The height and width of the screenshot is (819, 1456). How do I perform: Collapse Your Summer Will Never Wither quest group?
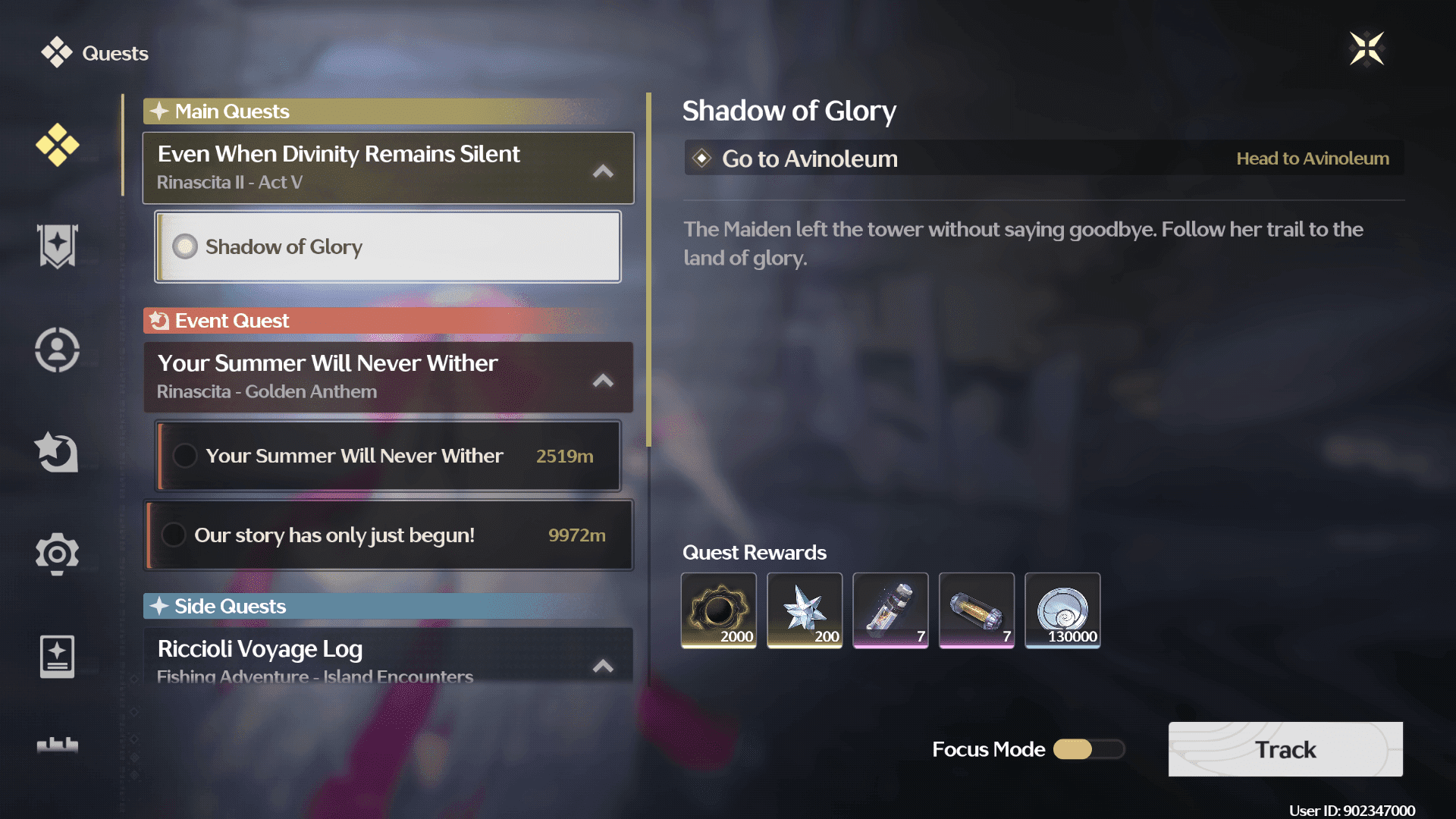(x=602, y=381)
